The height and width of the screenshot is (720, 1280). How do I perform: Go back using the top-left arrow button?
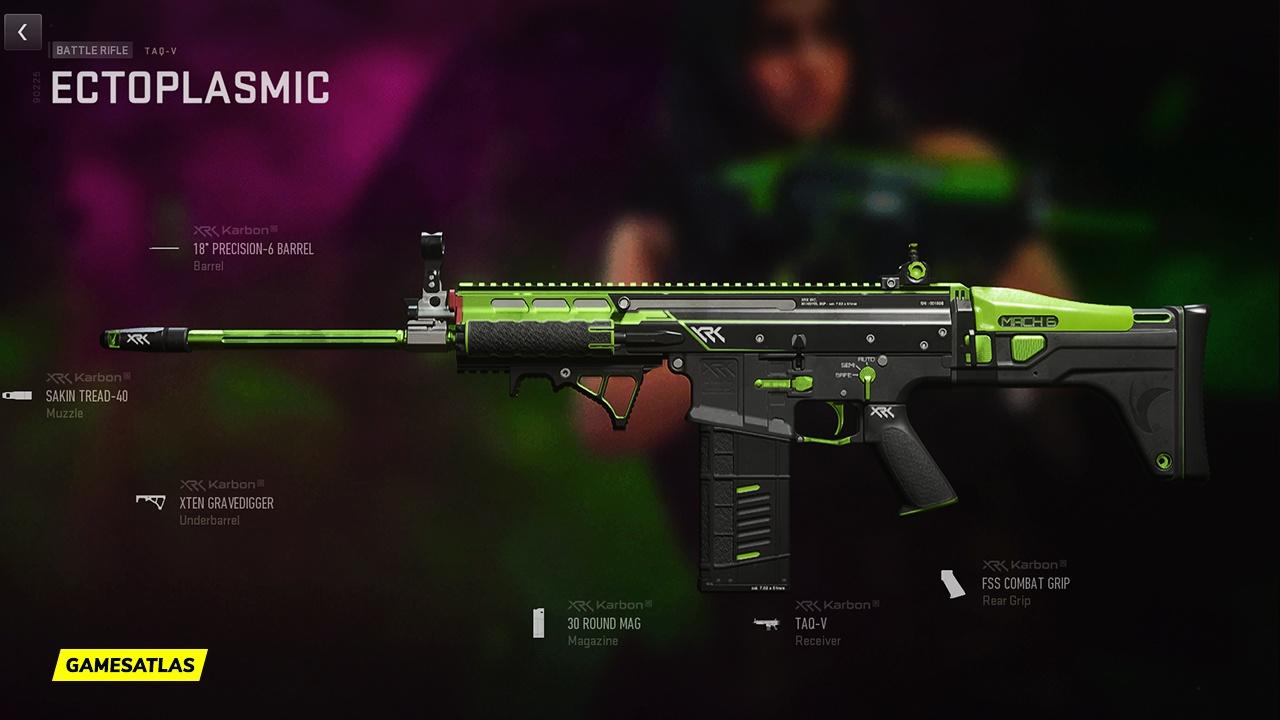(x=22, y=32)
